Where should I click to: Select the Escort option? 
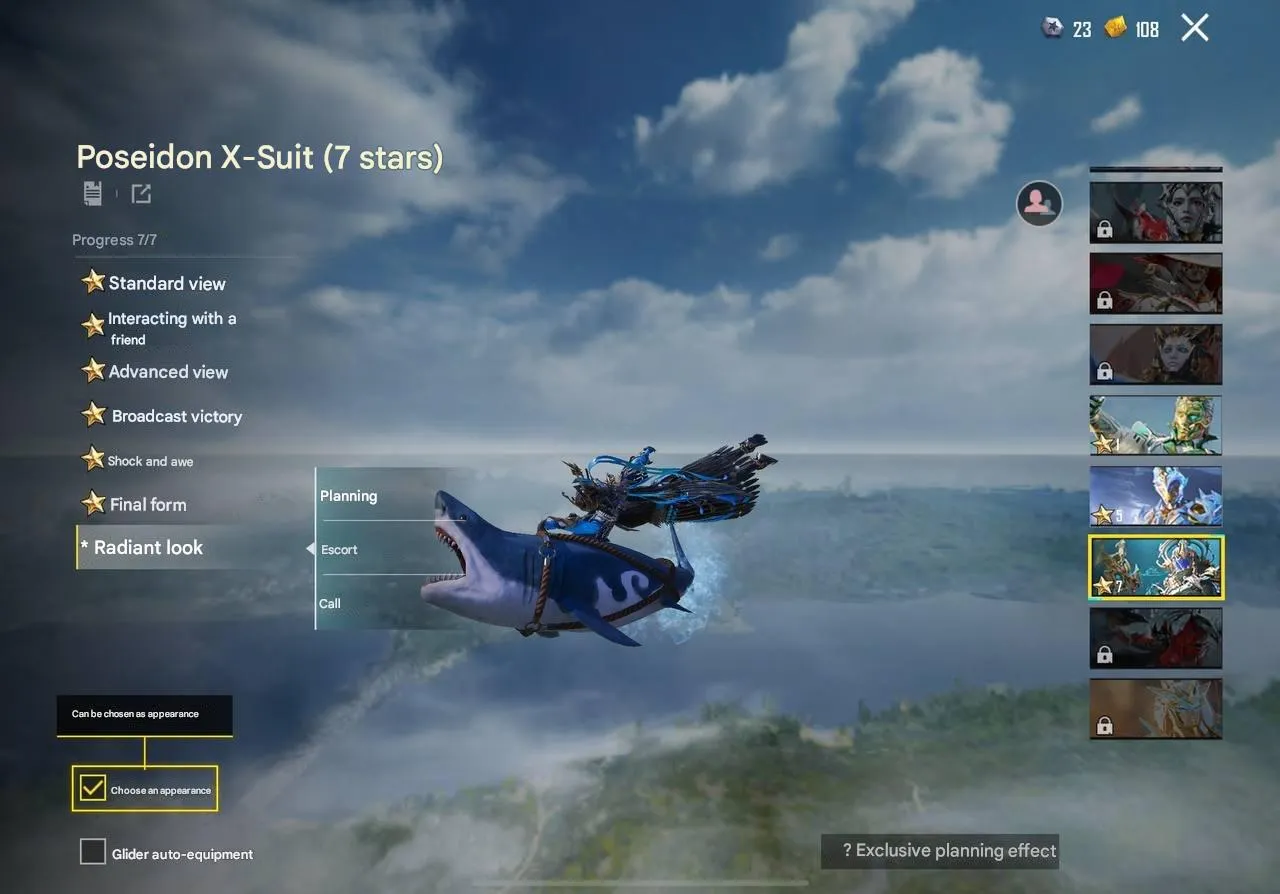click(x=338, y=549)
